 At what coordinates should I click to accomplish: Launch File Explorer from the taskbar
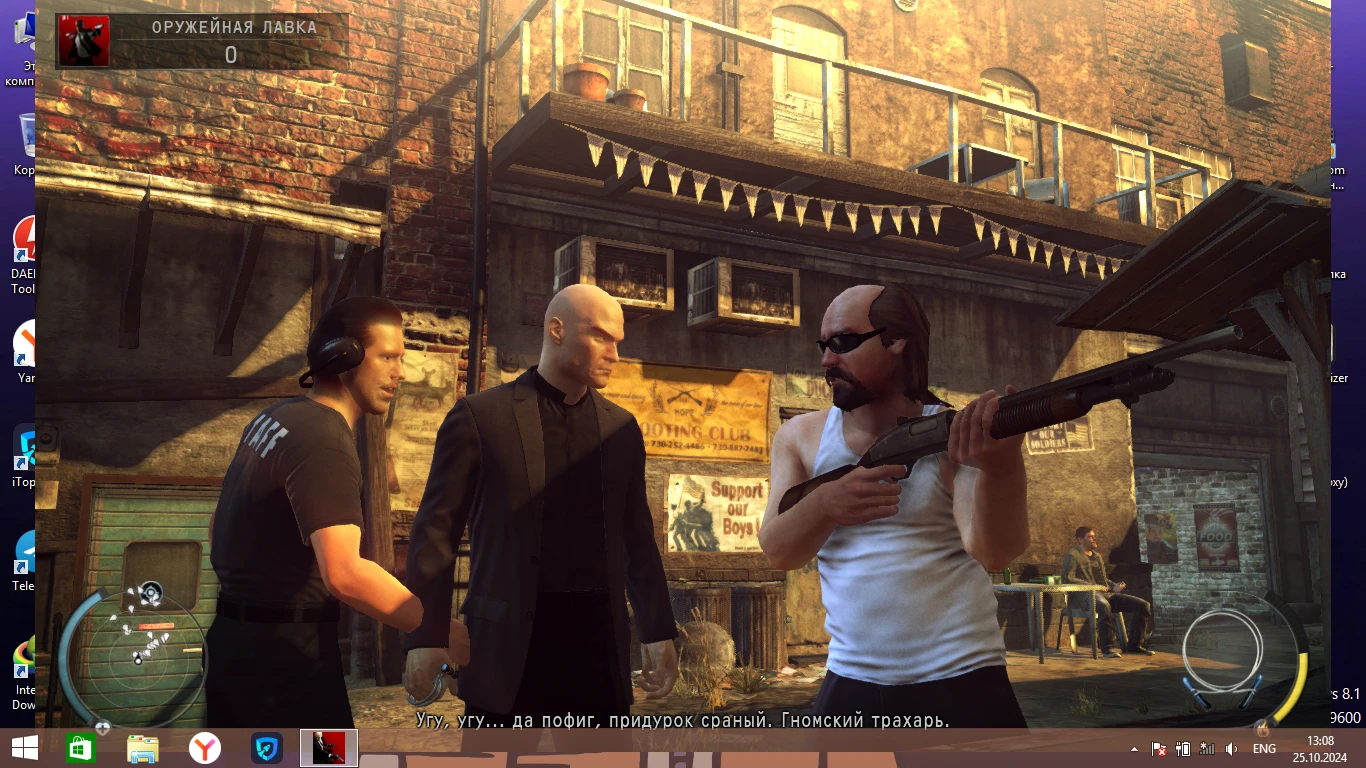point(144,747)
